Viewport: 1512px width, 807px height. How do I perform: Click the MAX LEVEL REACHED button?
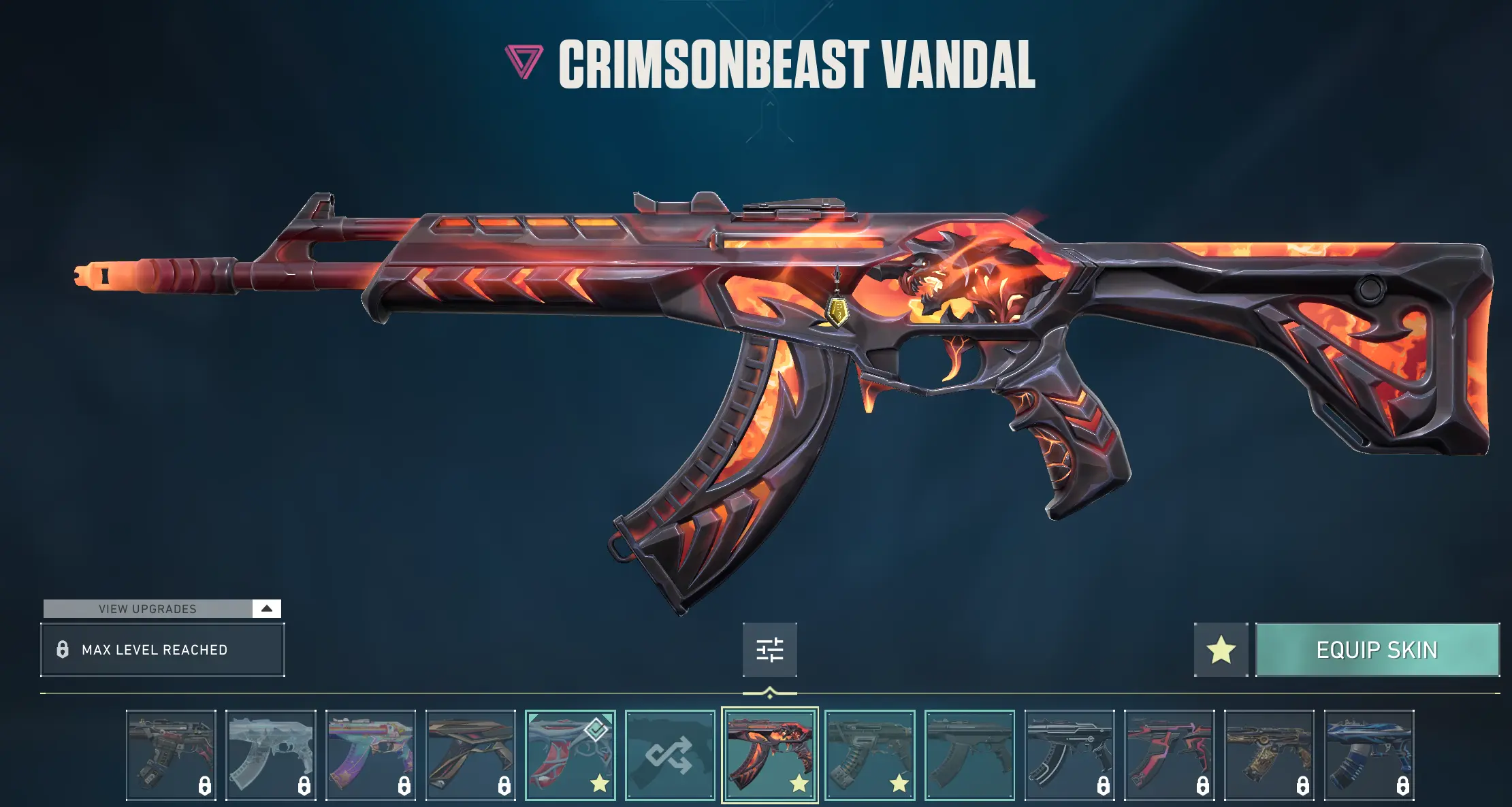(x=162, y=650)
